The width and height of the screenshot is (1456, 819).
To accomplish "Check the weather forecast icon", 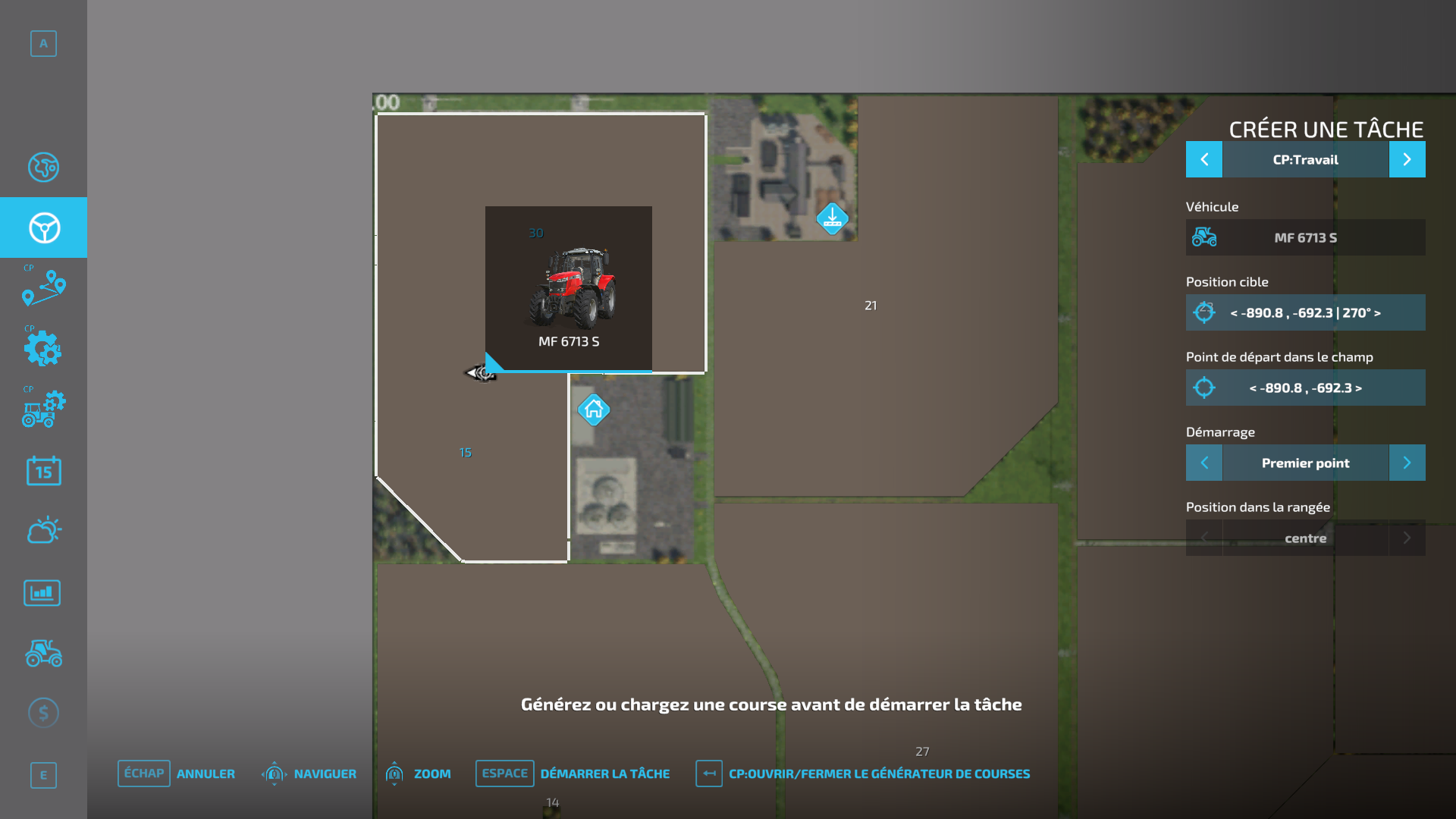I will click(43, 530).
